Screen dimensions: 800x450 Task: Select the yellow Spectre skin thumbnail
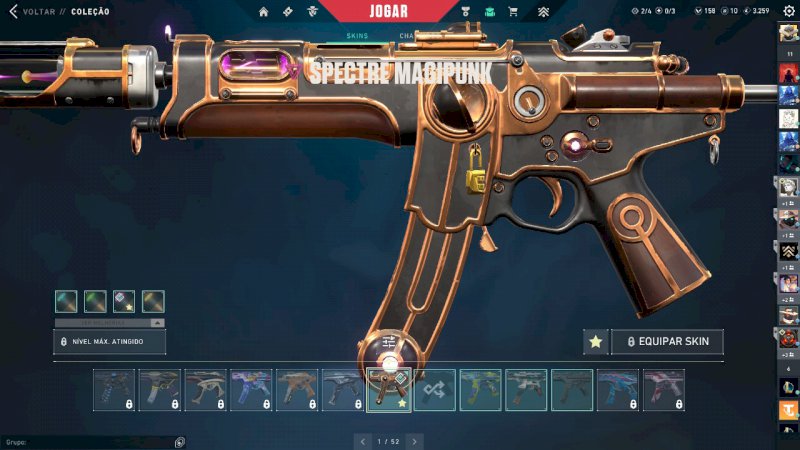481,390
